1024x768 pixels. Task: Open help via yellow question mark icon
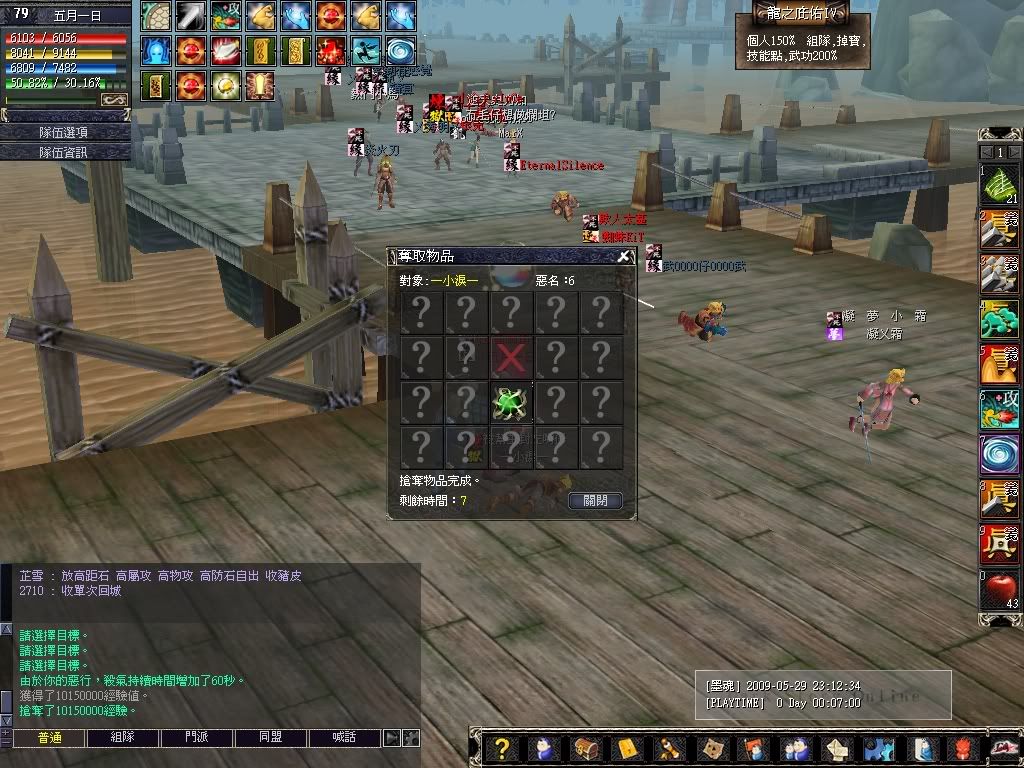pos(503,748)
